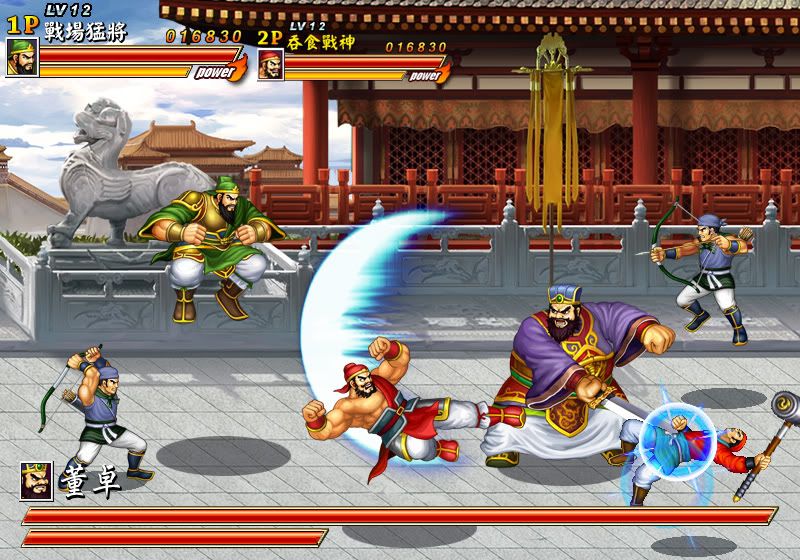
Task: Click the boss 董卓 portrait icon
Action: pos(36,481)
